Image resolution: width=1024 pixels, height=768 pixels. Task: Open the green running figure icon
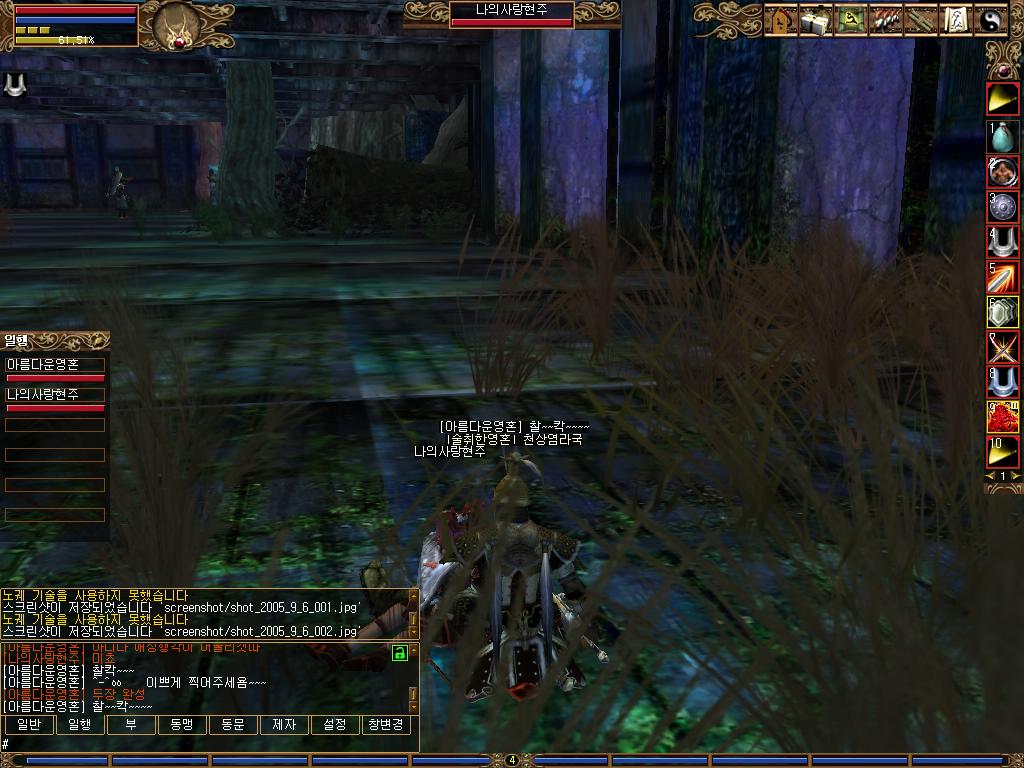(x=852, y=20)
